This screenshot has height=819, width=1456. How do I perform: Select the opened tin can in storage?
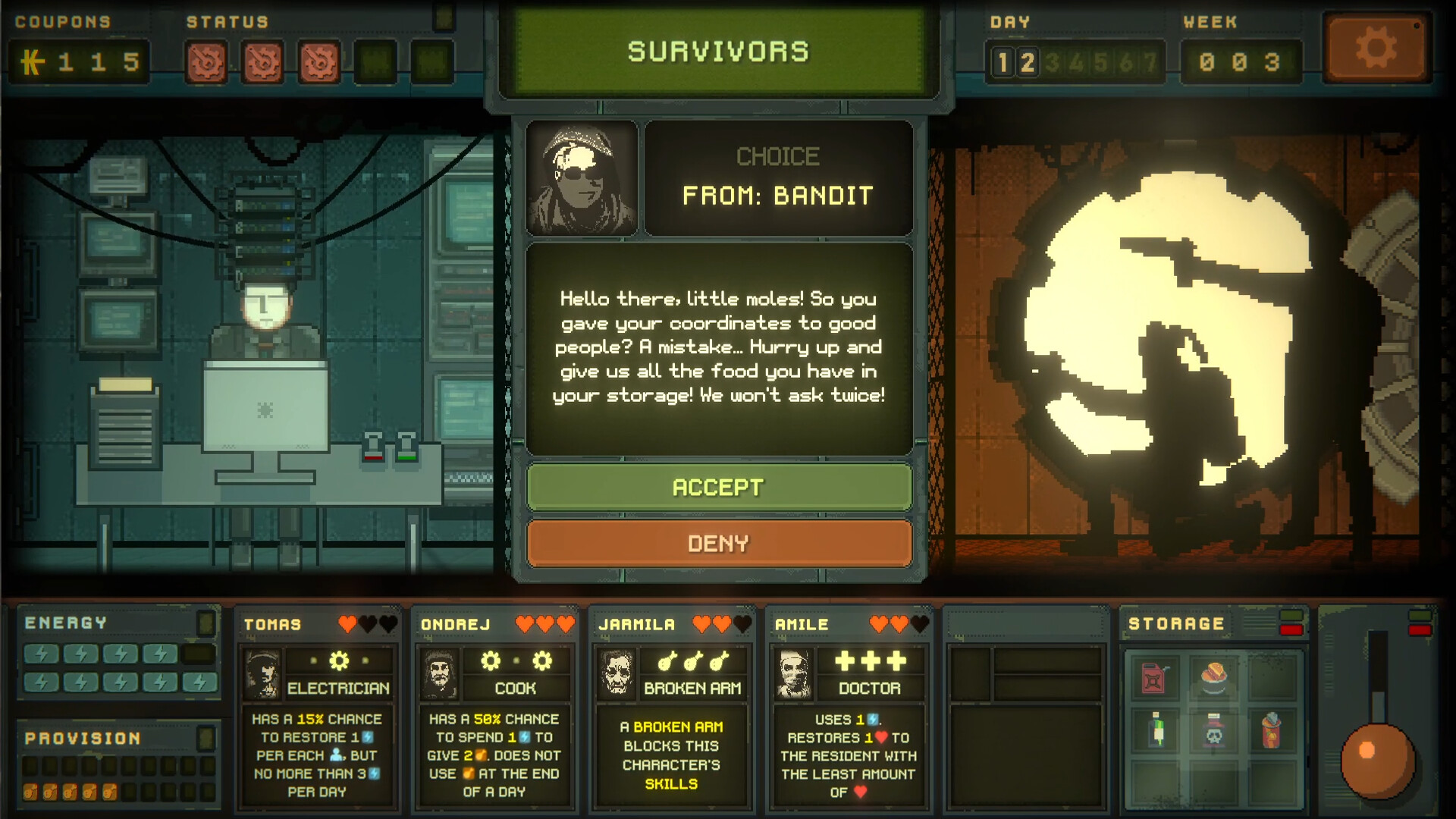(x=1271, y=730)
